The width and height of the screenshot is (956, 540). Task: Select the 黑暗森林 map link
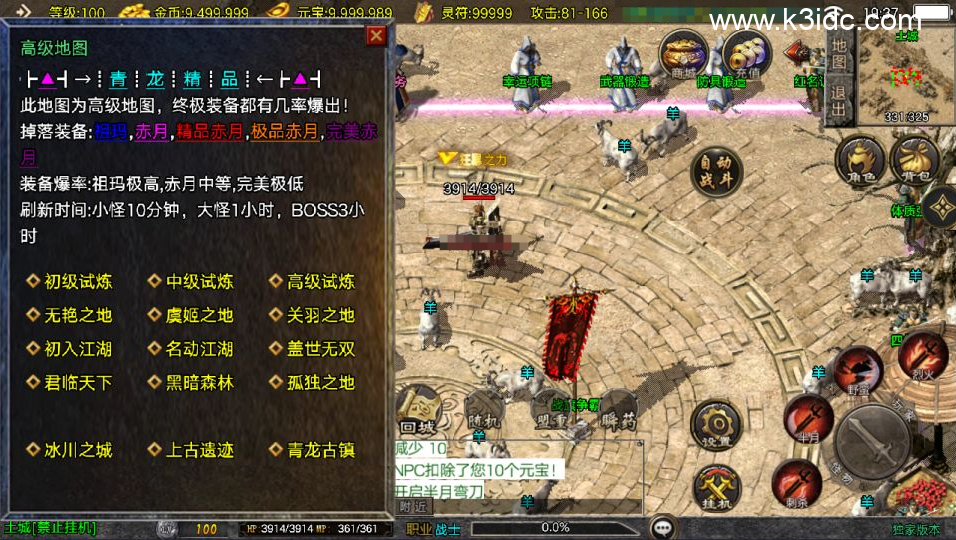(x=198, y=382)
